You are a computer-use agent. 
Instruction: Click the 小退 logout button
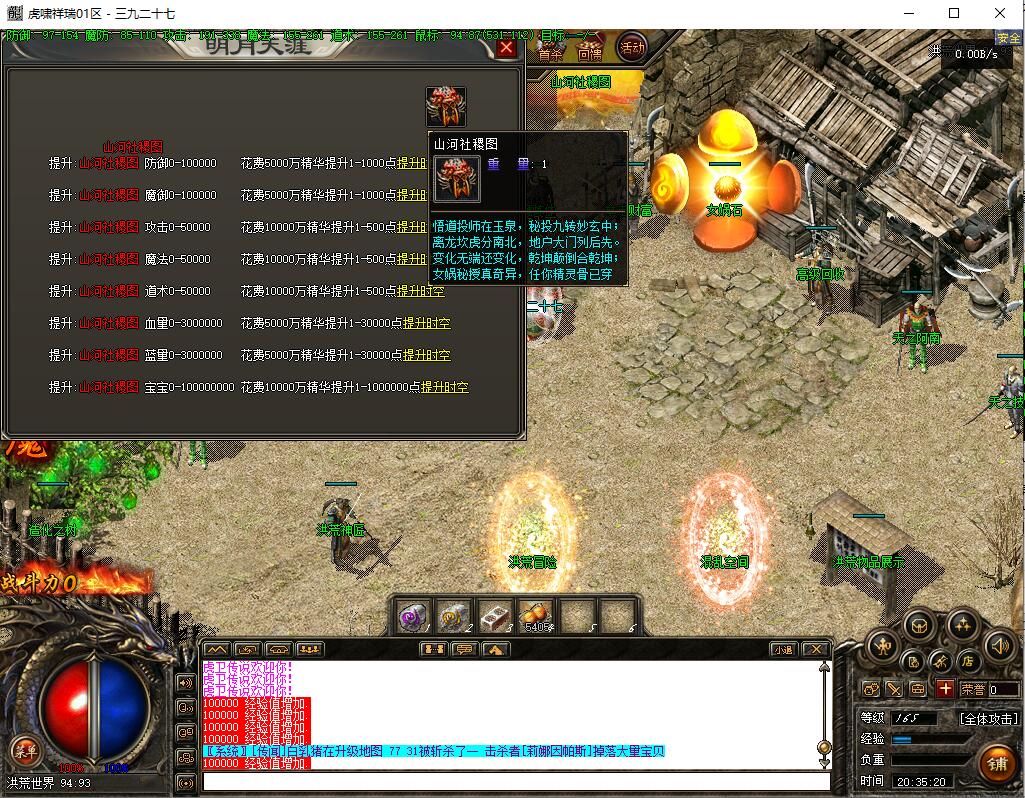point(785,649)
